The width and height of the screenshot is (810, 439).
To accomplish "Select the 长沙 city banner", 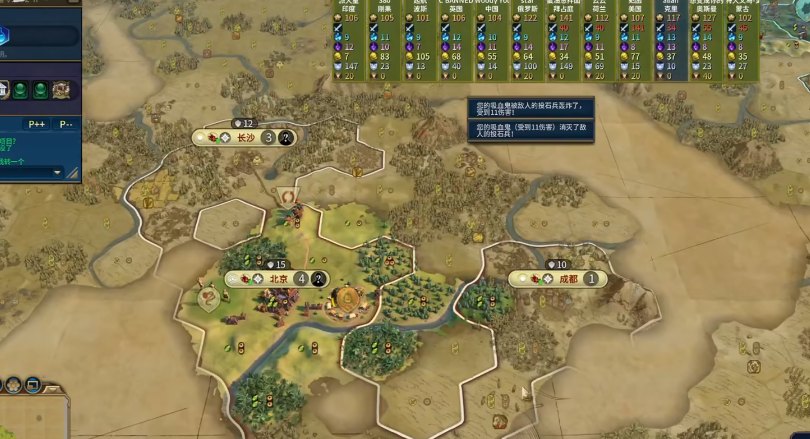I will (x=245, y=137).
